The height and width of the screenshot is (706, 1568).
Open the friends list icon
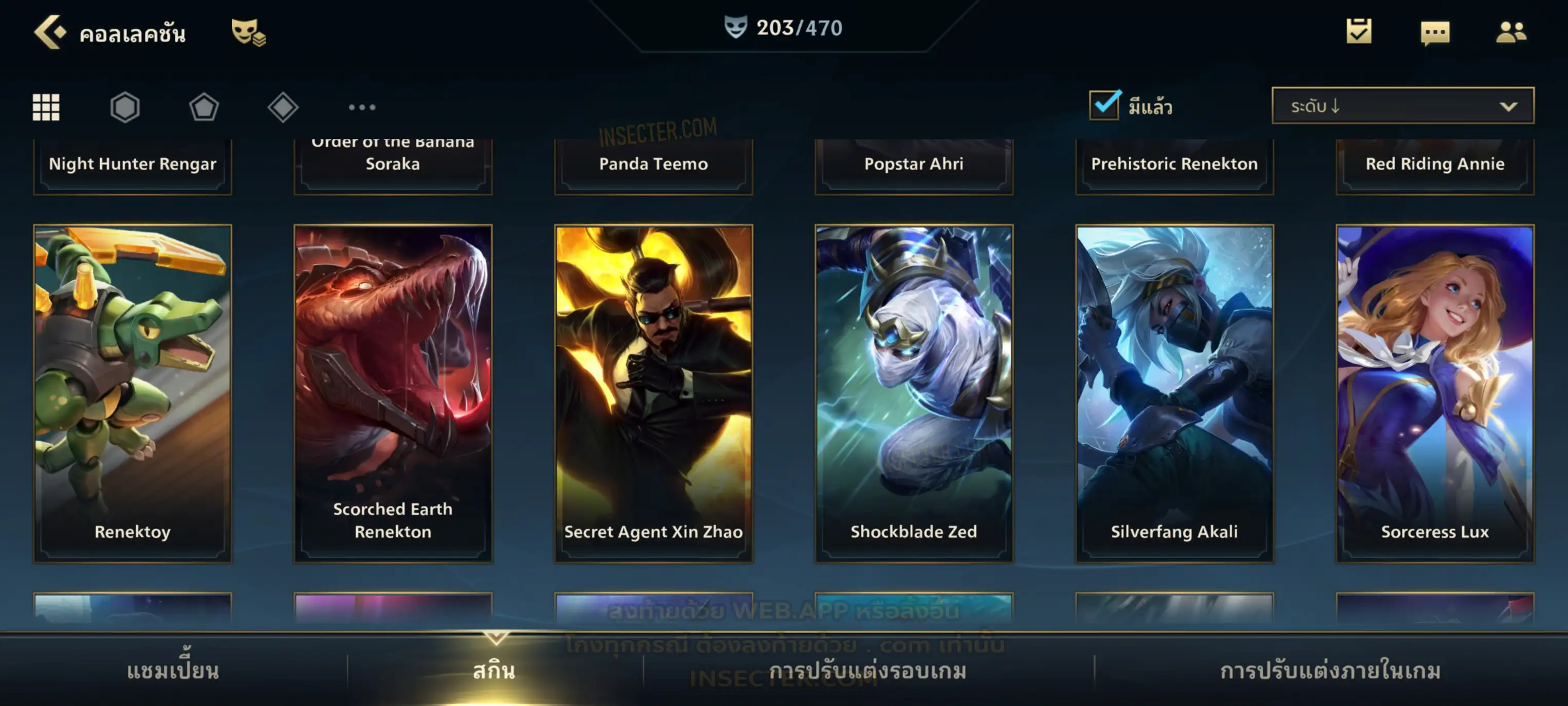pyautogui.click(x=1511, y=32)
